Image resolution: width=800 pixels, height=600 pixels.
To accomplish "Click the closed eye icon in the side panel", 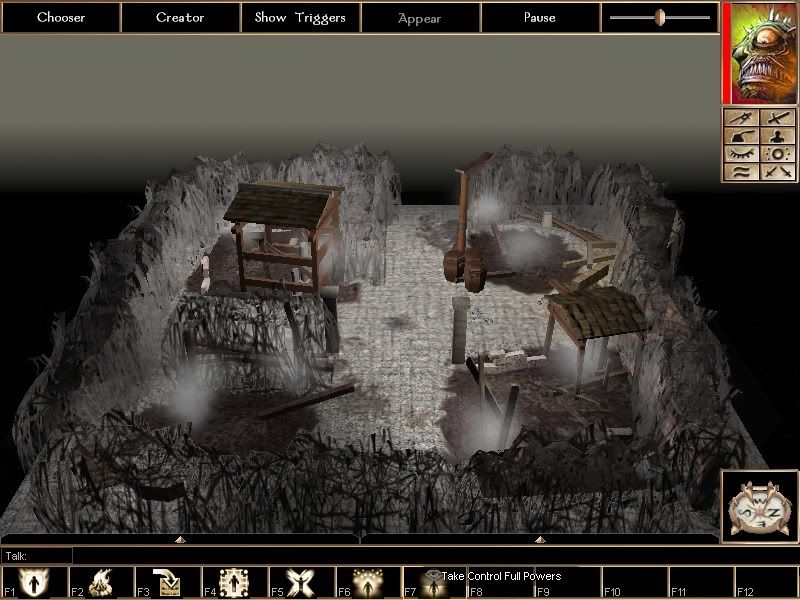I will (x=741, y=154).
